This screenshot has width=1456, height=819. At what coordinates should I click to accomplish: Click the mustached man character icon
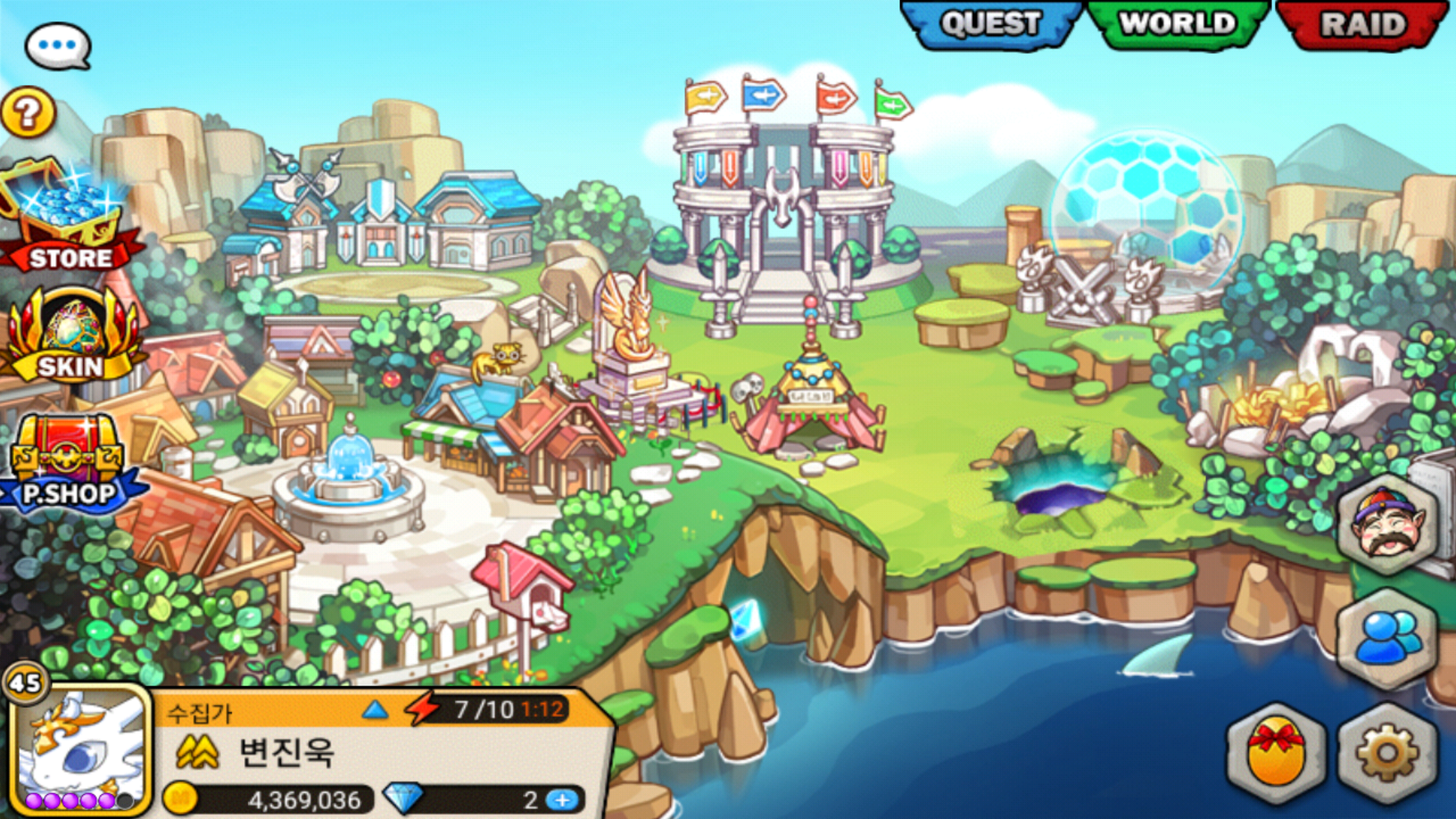[1388, 525]
